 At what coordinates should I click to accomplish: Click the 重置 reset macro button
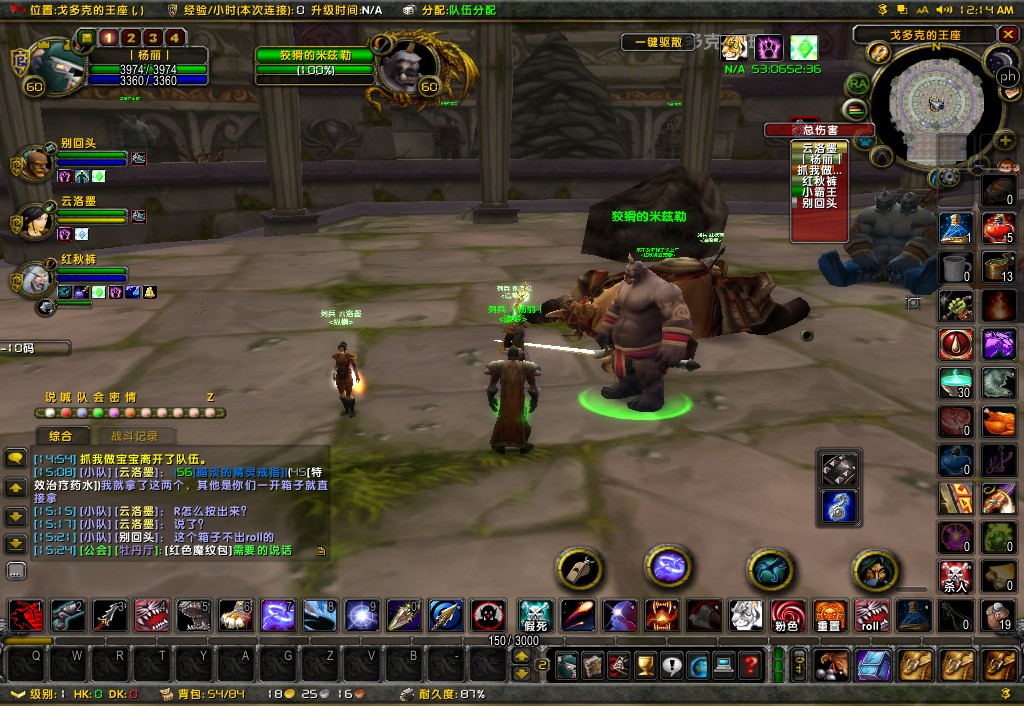pyautogui.click(x=829, y=615)
